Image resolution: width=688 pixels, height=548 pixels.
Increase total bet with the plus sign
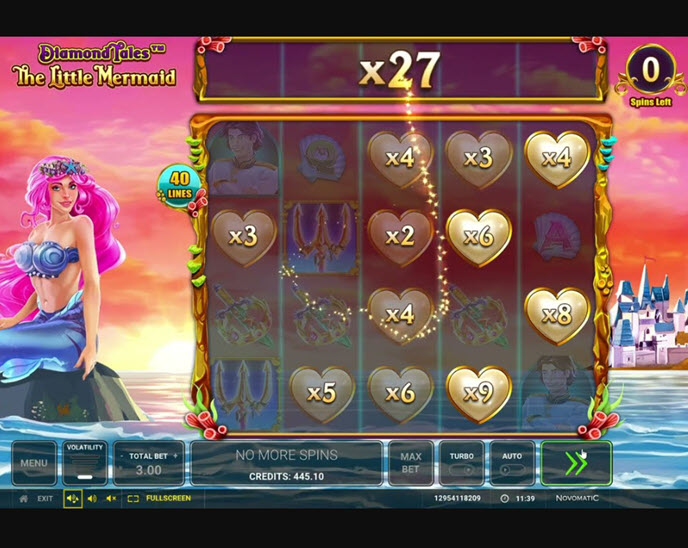(x=175, y=456)
